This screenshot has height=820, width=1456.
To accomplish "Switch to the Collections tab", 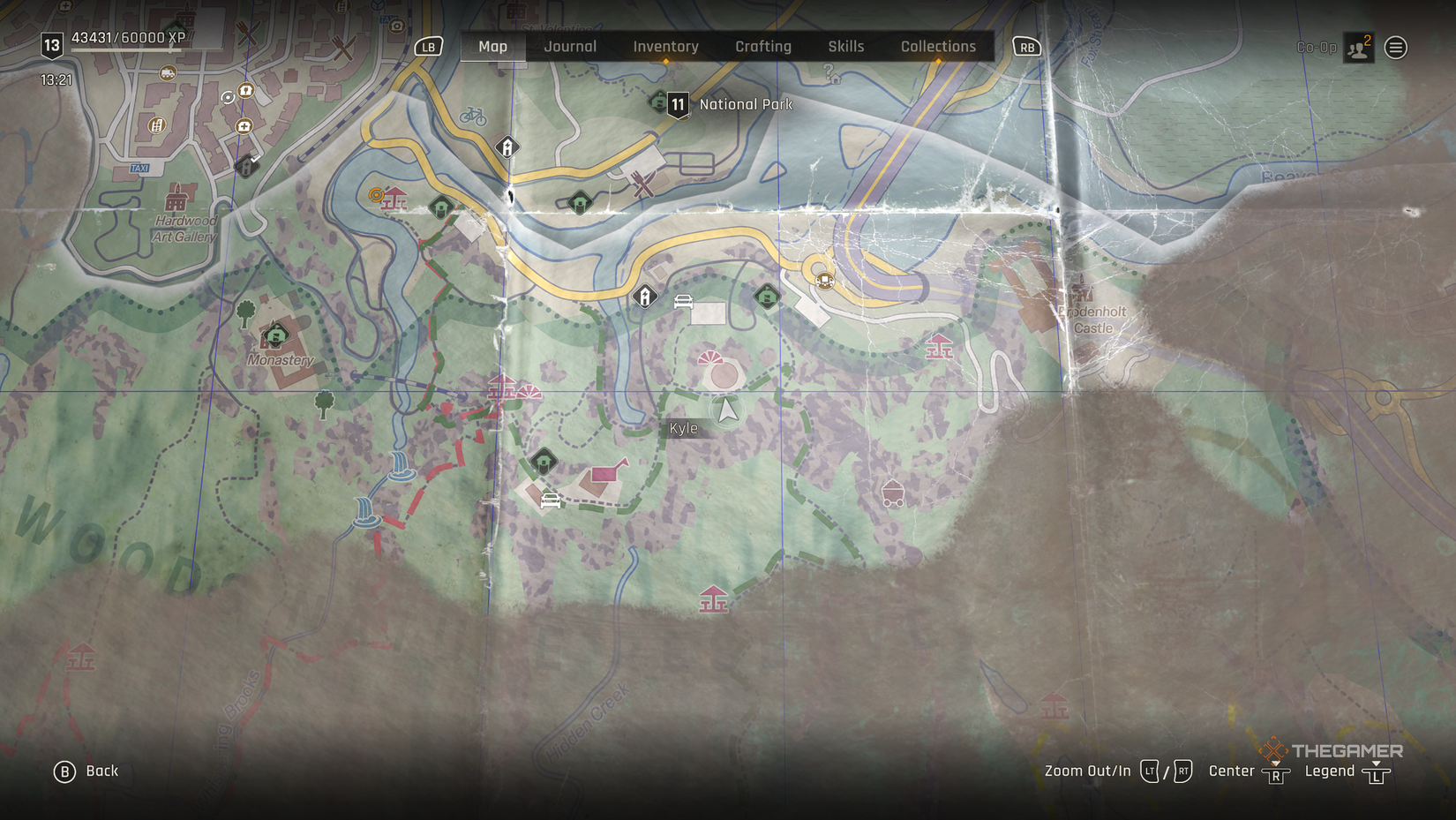I will click(x=938, y=46).
